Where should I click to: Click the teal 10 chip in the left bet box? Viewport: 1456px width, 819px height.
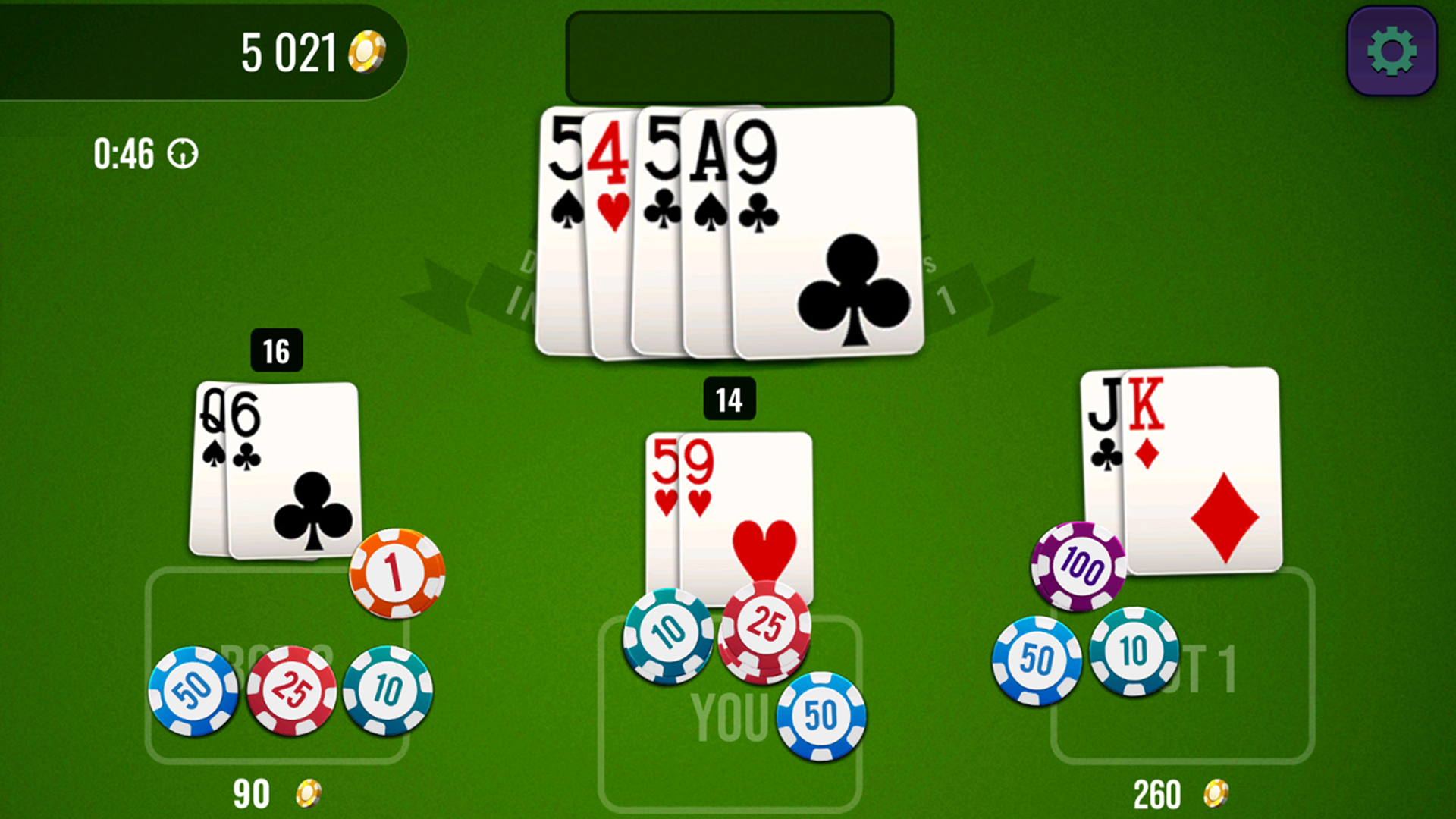pos(388,692)
